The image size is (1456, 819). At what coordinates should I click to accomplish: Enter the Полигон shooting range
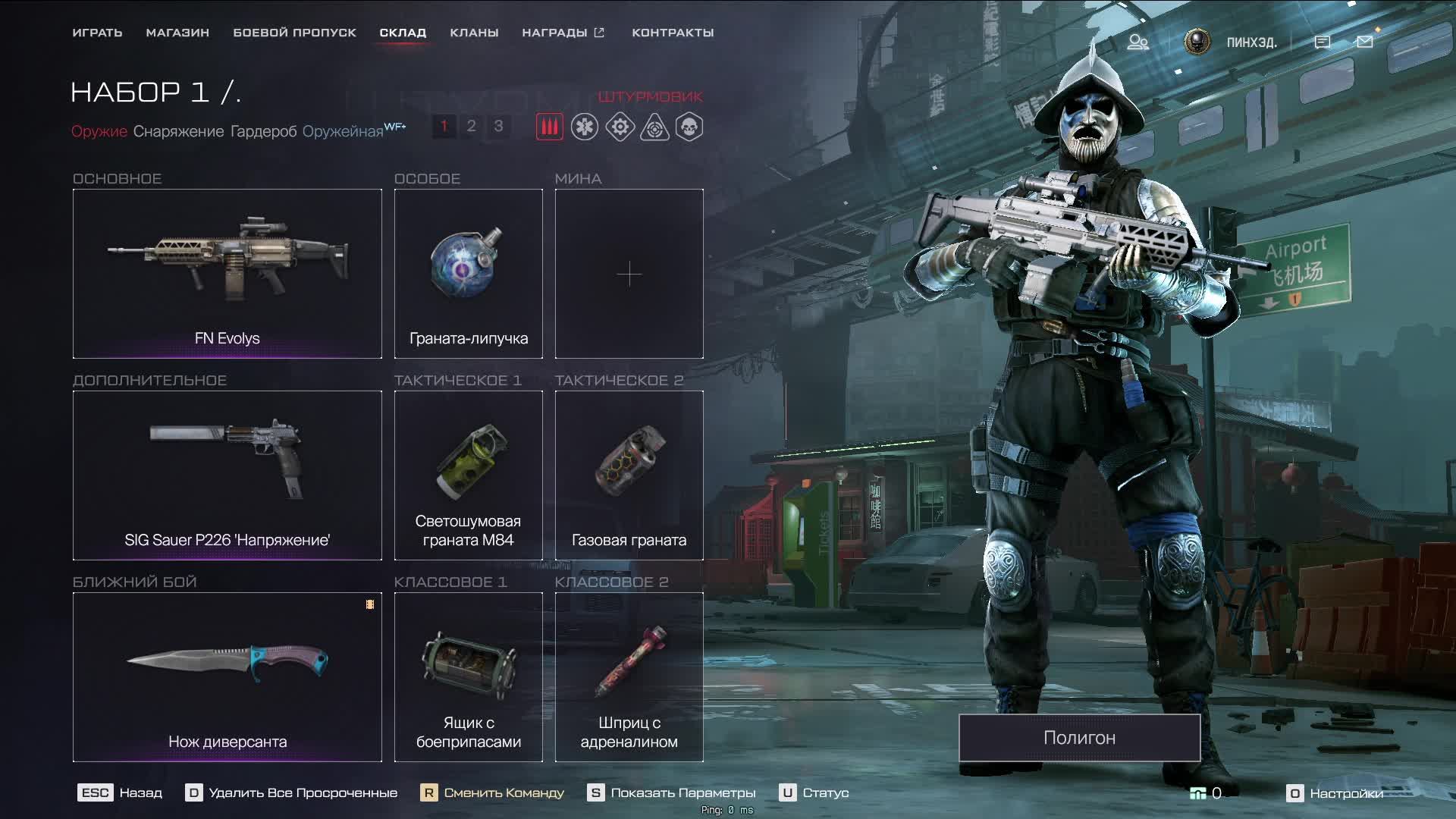click(1079, 737)
